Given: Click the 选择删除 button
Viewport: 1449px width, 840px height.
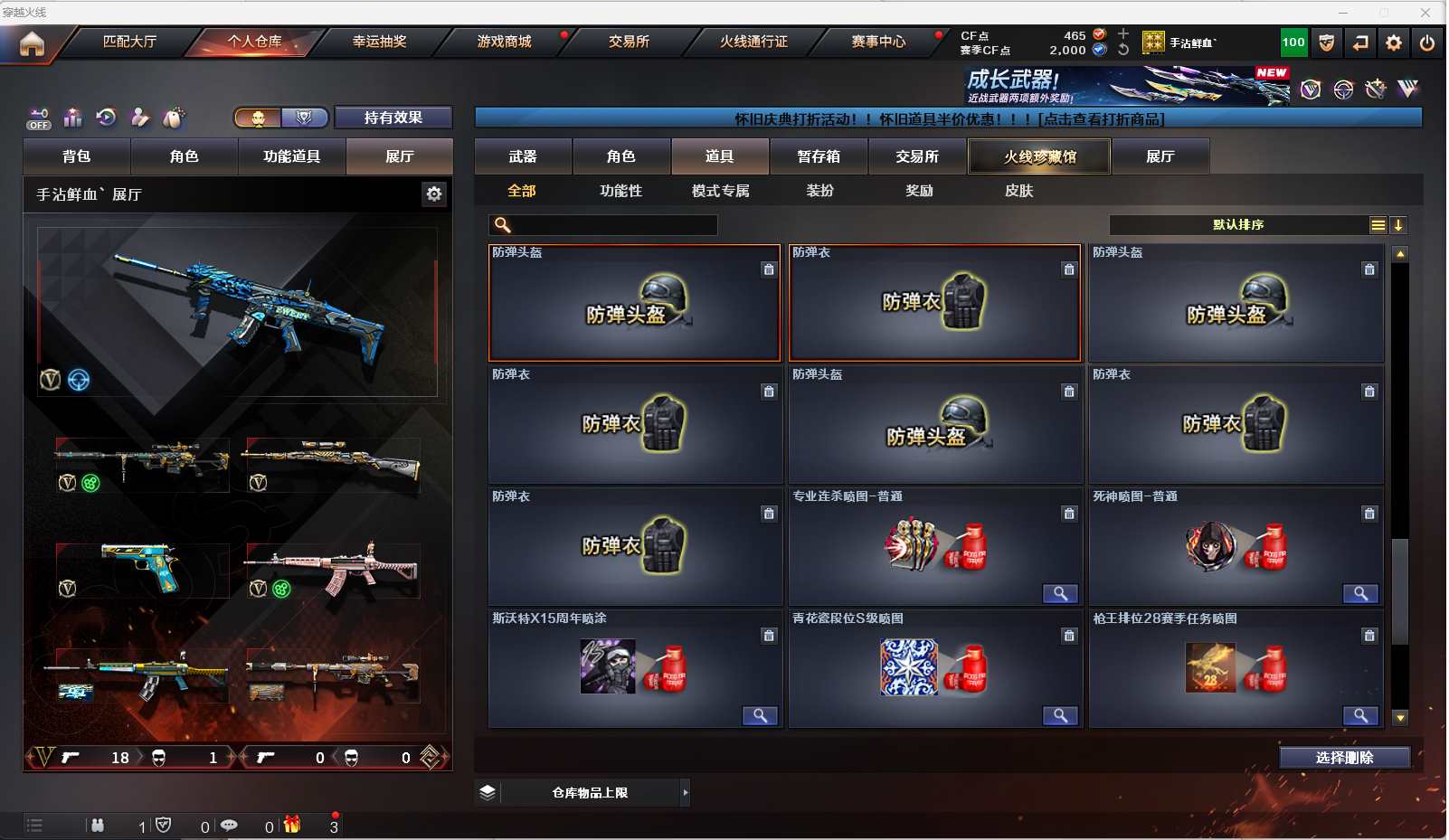Looking at the screenshot, I should click(1344, 758).
